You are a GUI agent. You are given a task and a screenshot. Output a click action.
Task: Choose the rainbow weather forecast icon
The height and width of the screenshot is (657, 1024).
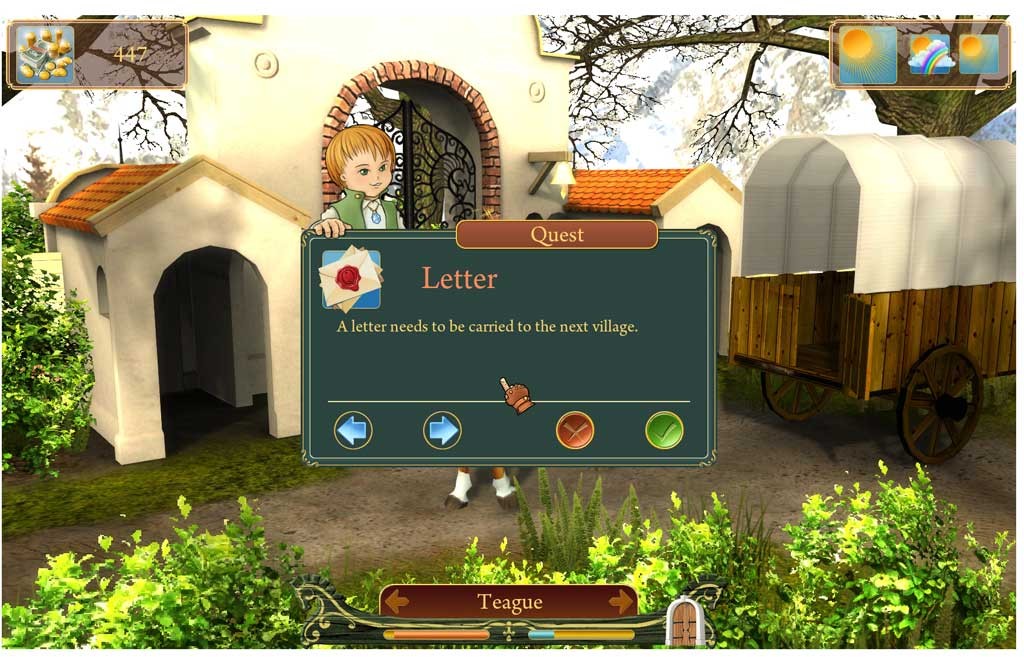(x=930, y=55)
